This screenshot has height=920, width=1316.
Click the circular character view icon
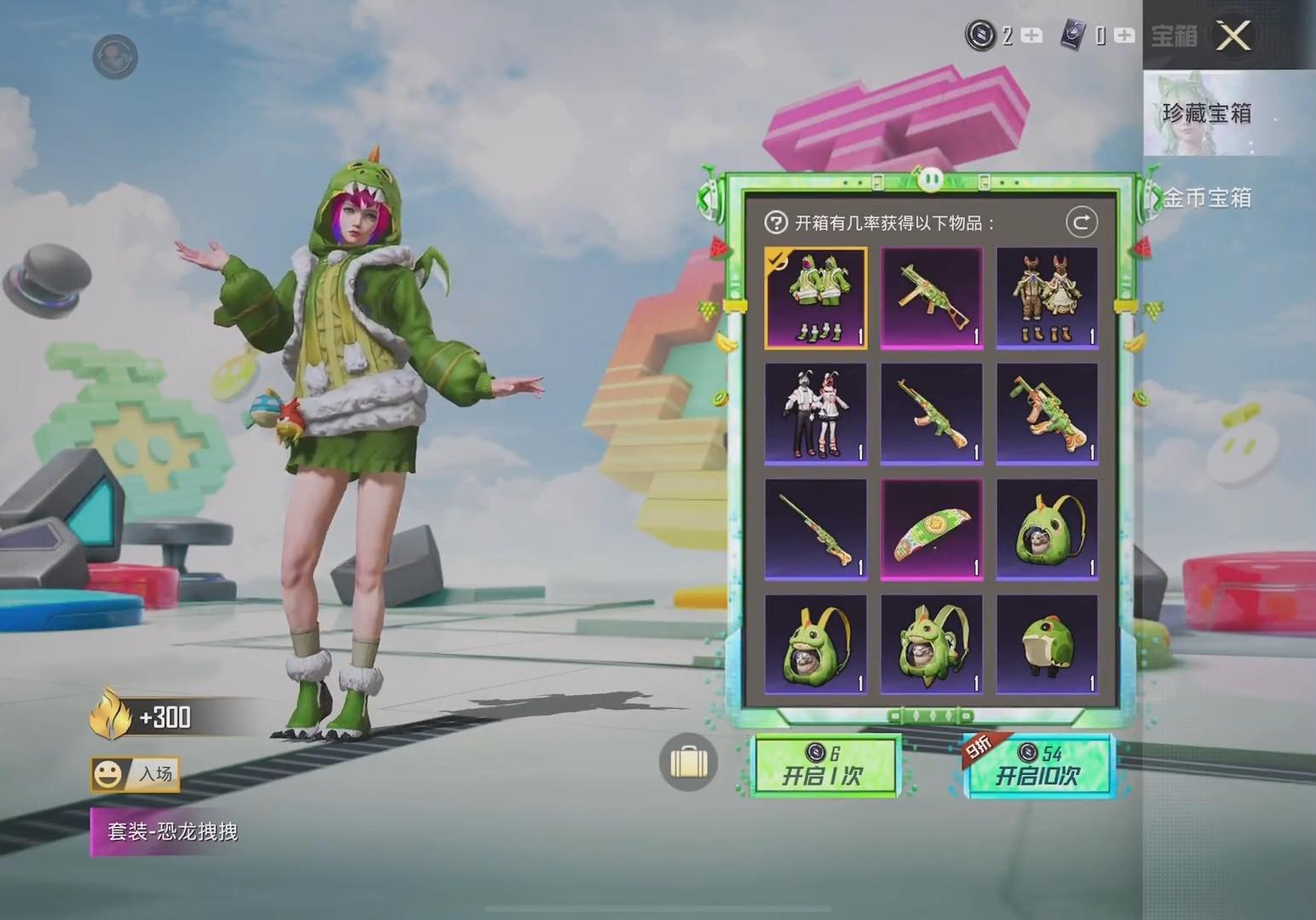(115, 57)
